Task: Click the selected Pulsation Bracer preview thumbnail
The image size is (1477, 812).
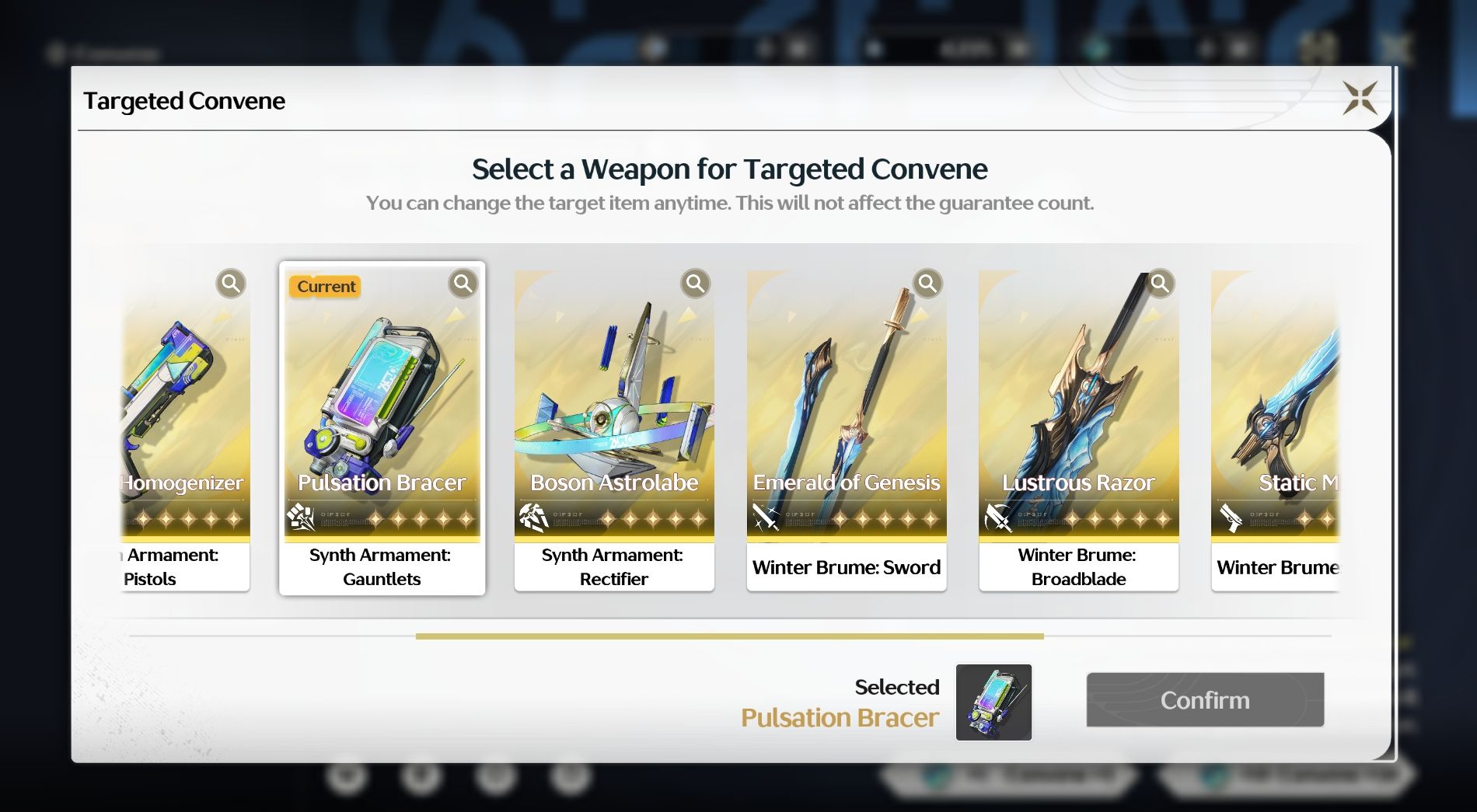Action: pos(993,702)
